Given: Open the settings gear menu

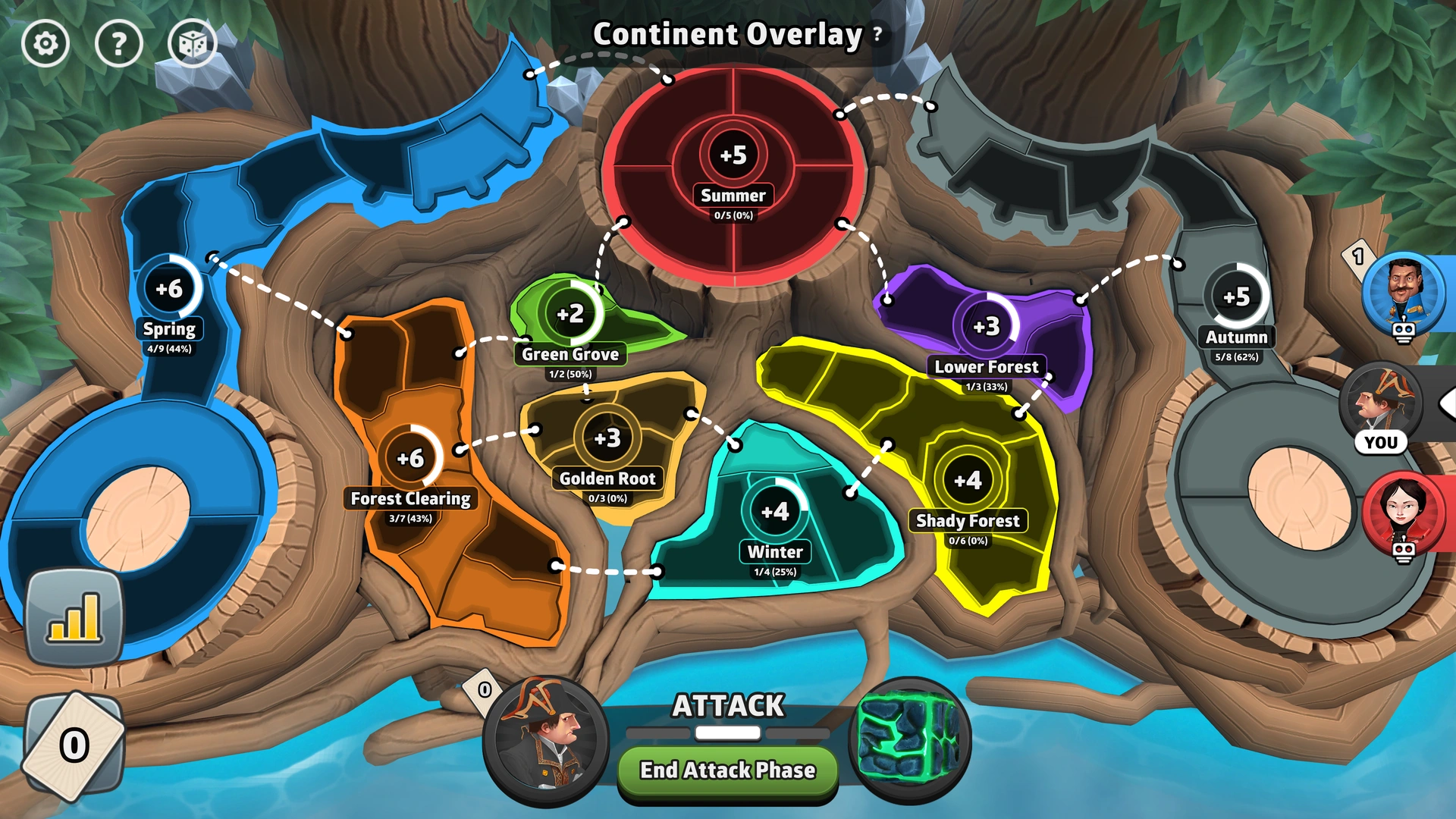Looking at the screenshot, I should point(47,43).
